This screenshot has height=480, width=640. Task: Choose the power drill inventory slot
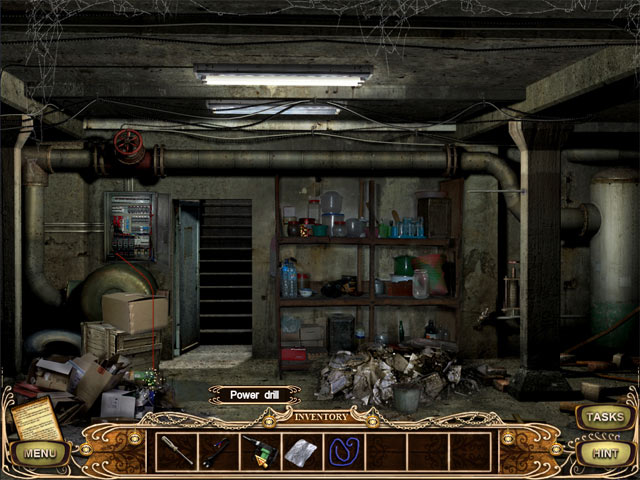260,451
